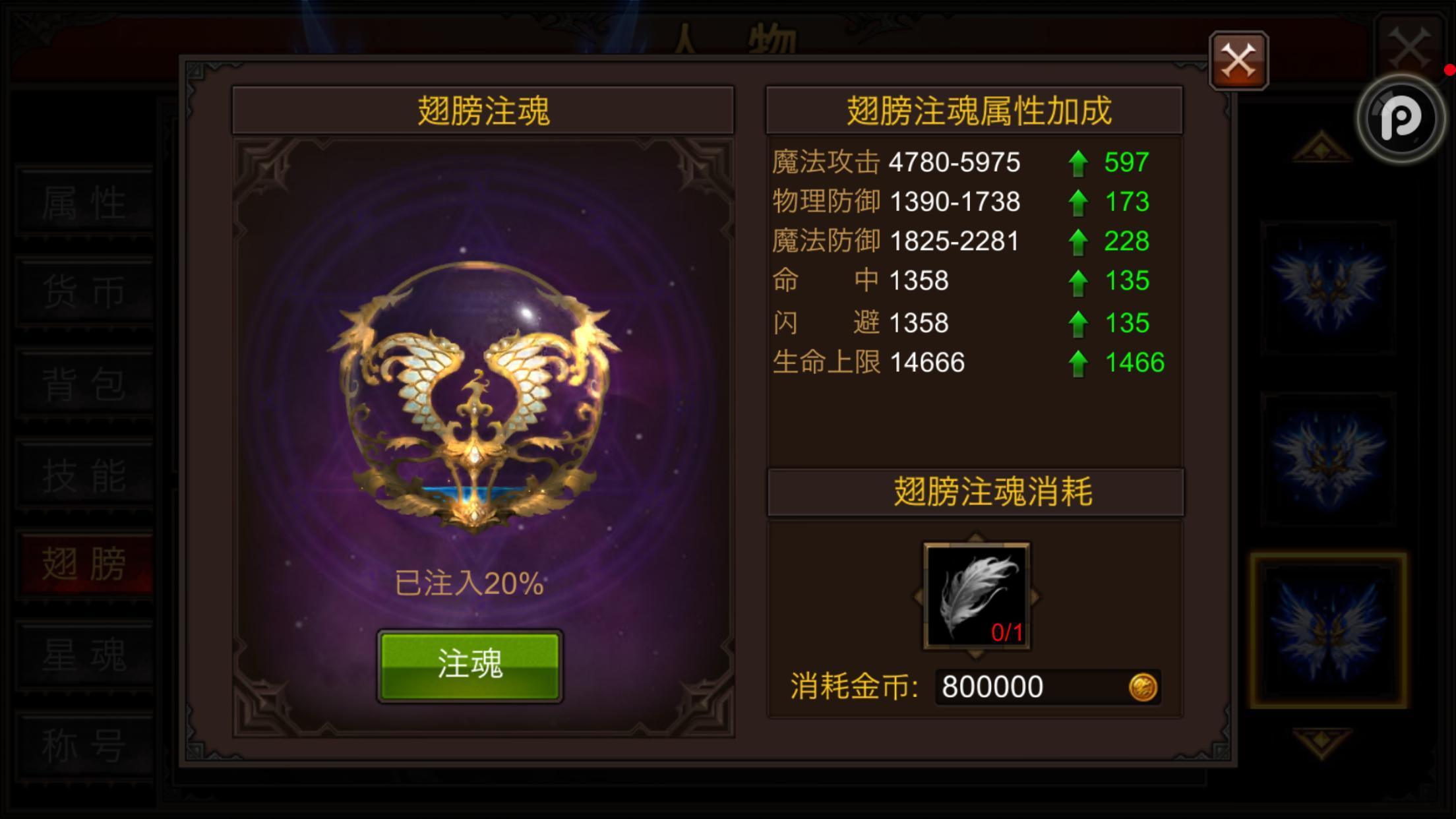Switch to the 属性 tab
Viewport: 1456px width, 819px height.
84,201
